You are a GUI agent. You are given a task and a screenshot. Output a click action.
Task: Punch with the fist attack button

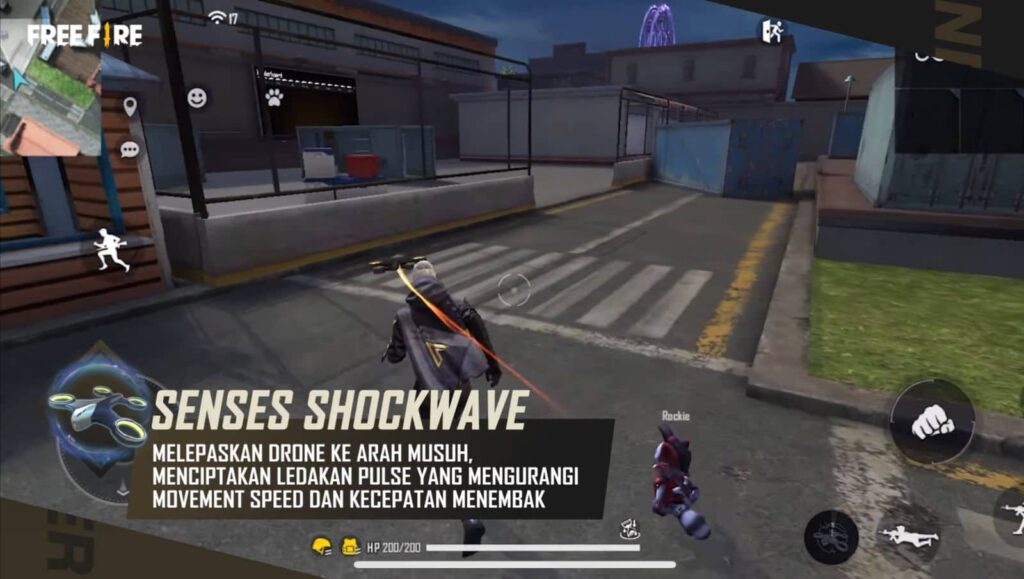click(932, 421)
